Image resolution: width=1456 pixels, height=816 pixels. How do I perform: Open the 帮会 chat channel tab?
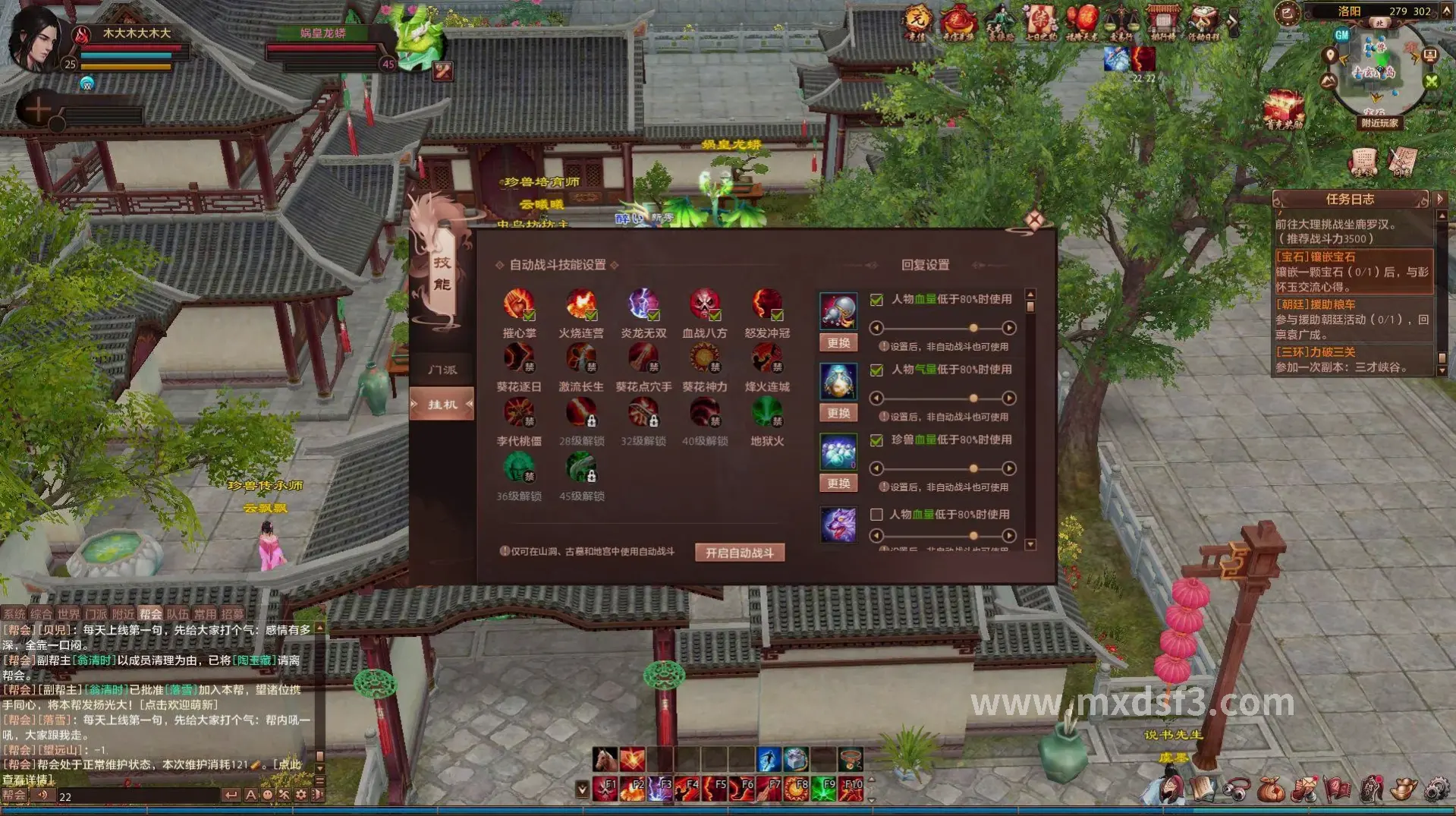[x=150, y=614]
